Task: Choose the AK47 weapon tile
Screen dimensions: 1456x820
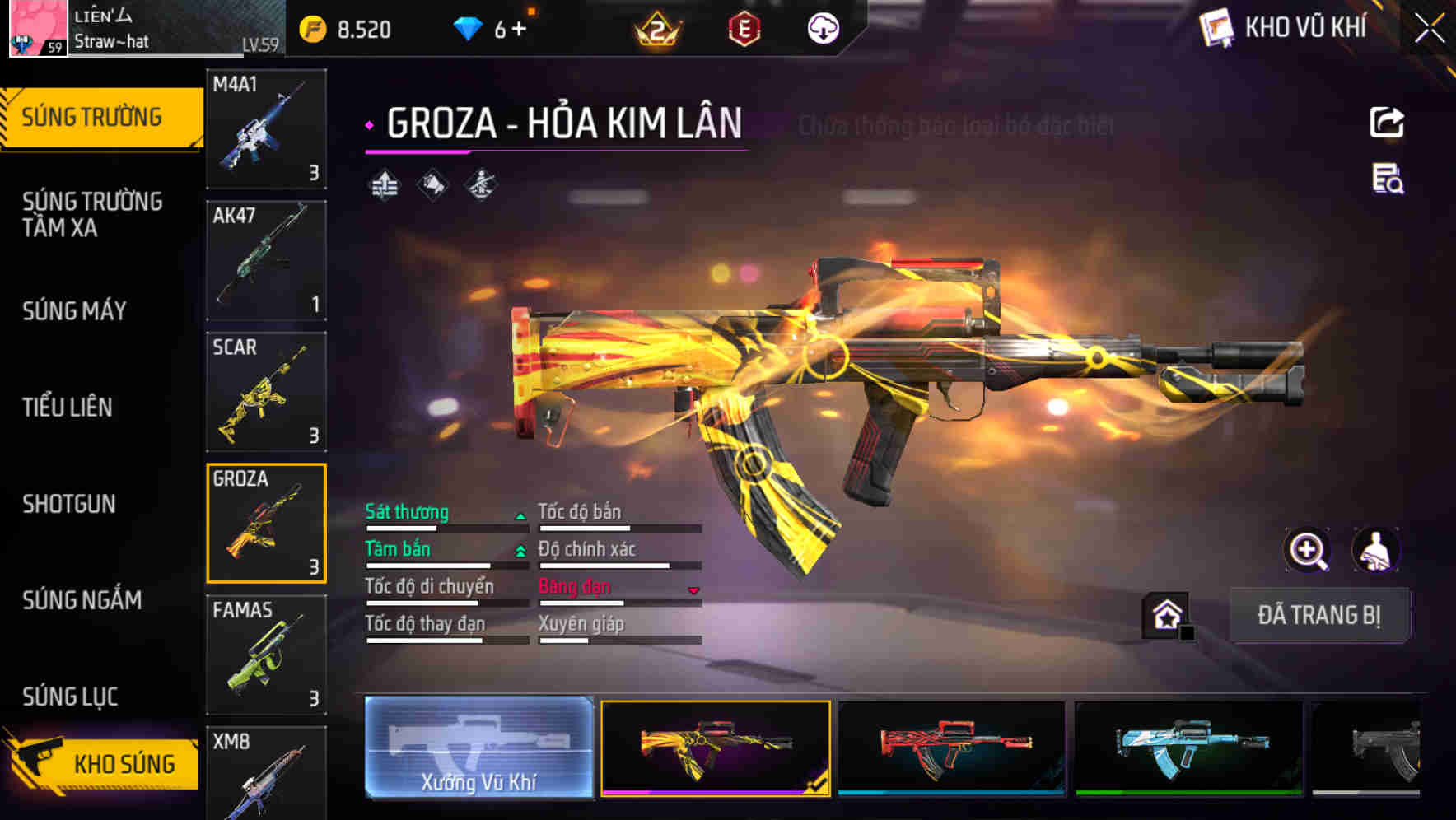Action: coord(266,260)
